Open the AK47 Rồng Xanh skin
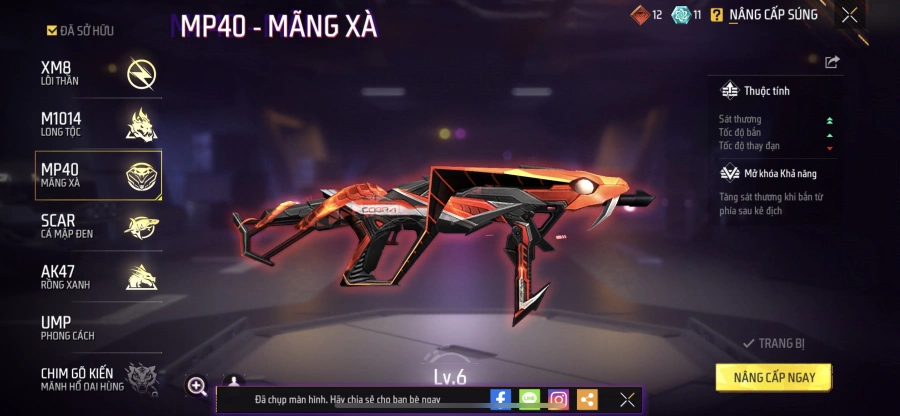Image resolution: width=900 pixels, height=416 pixels. (98, 277)
